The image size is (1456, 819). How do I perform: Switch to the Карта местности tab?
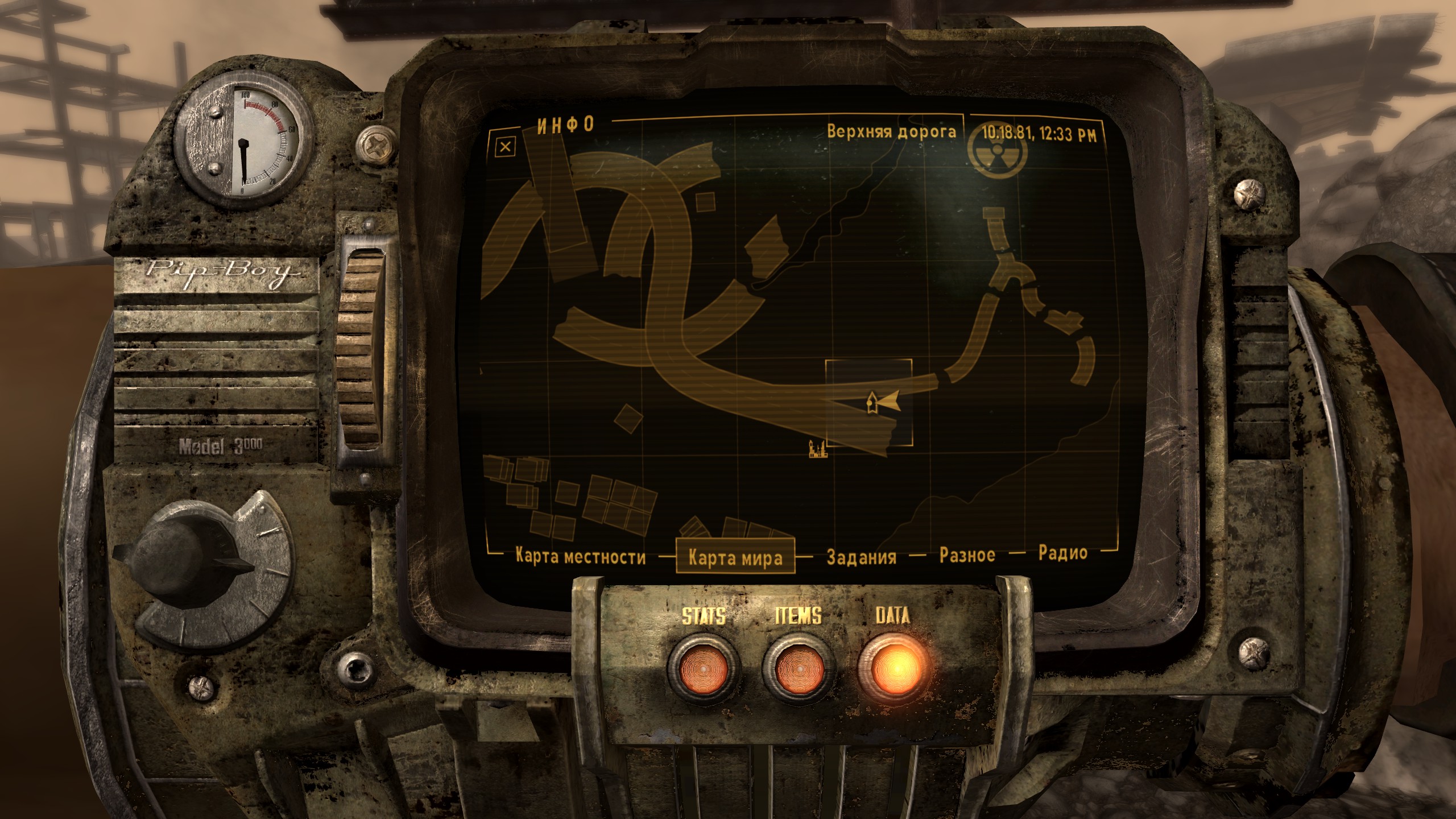pyautogui.click(x=580, y=556)
